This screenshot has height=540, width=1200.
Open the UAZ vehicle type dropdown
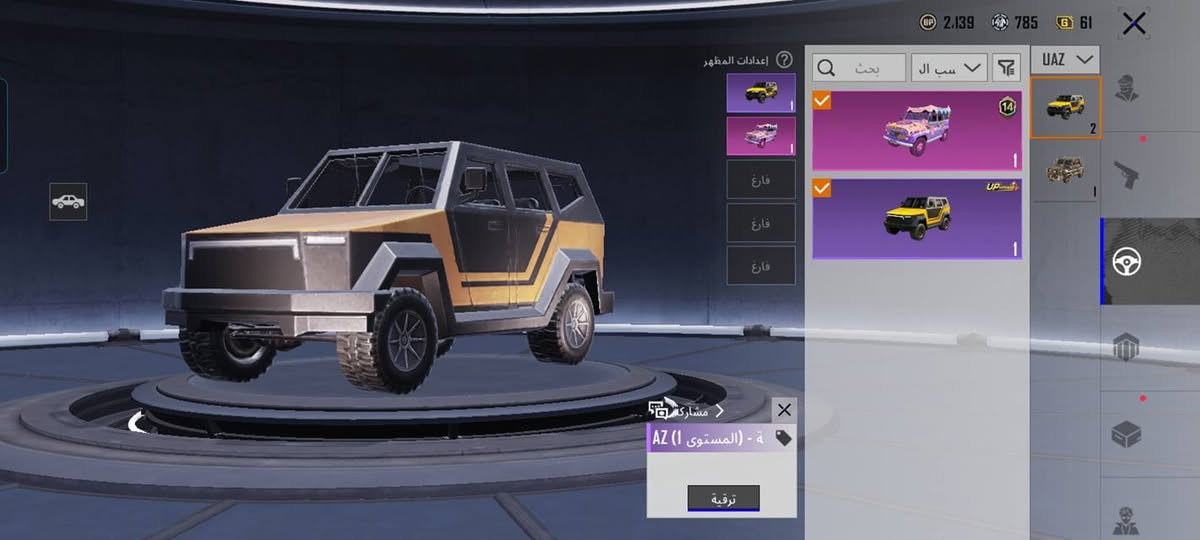coord(1065,60)
